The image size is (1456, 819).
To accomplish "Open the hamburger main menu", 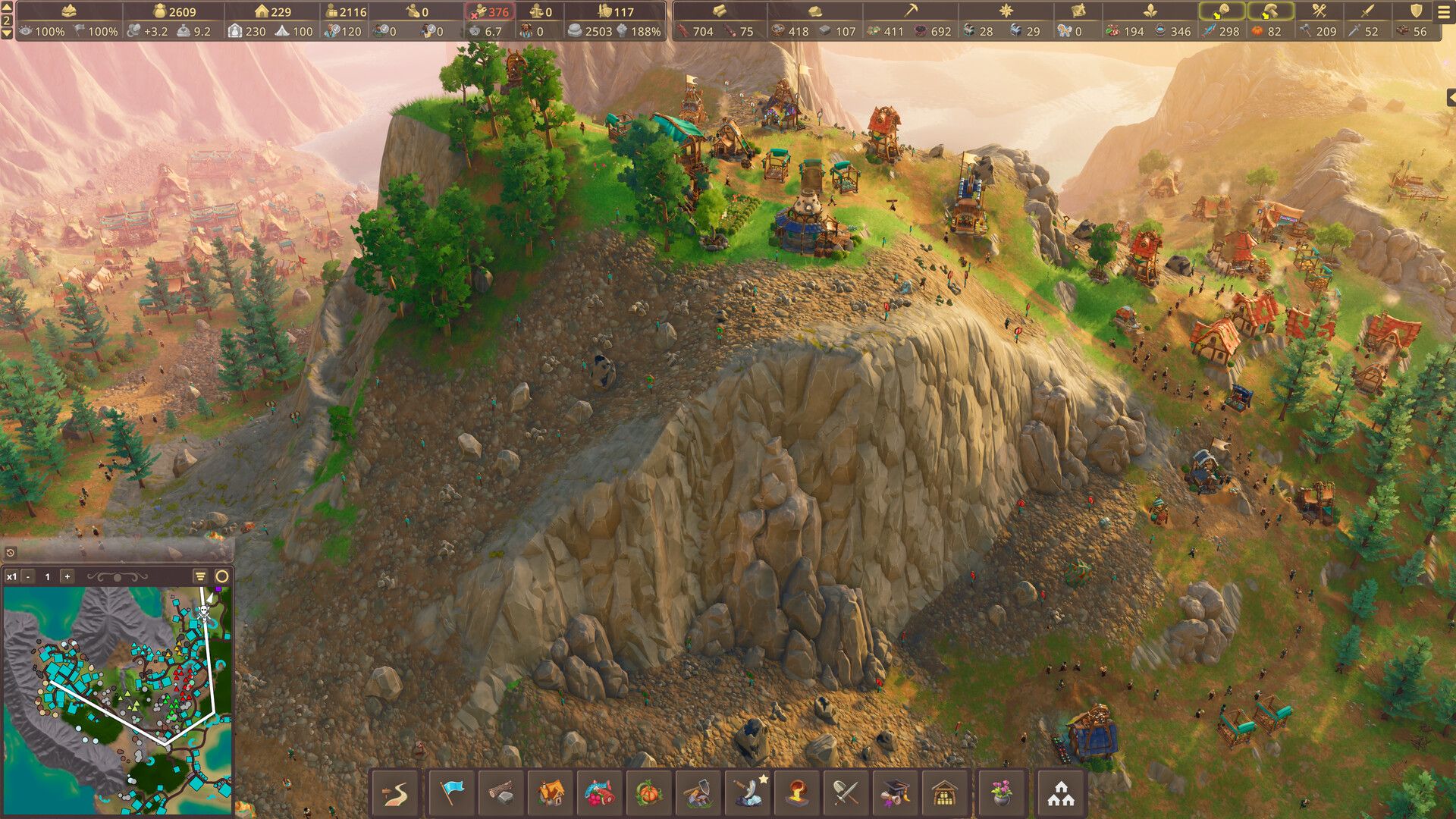I will click(1444, 12).
